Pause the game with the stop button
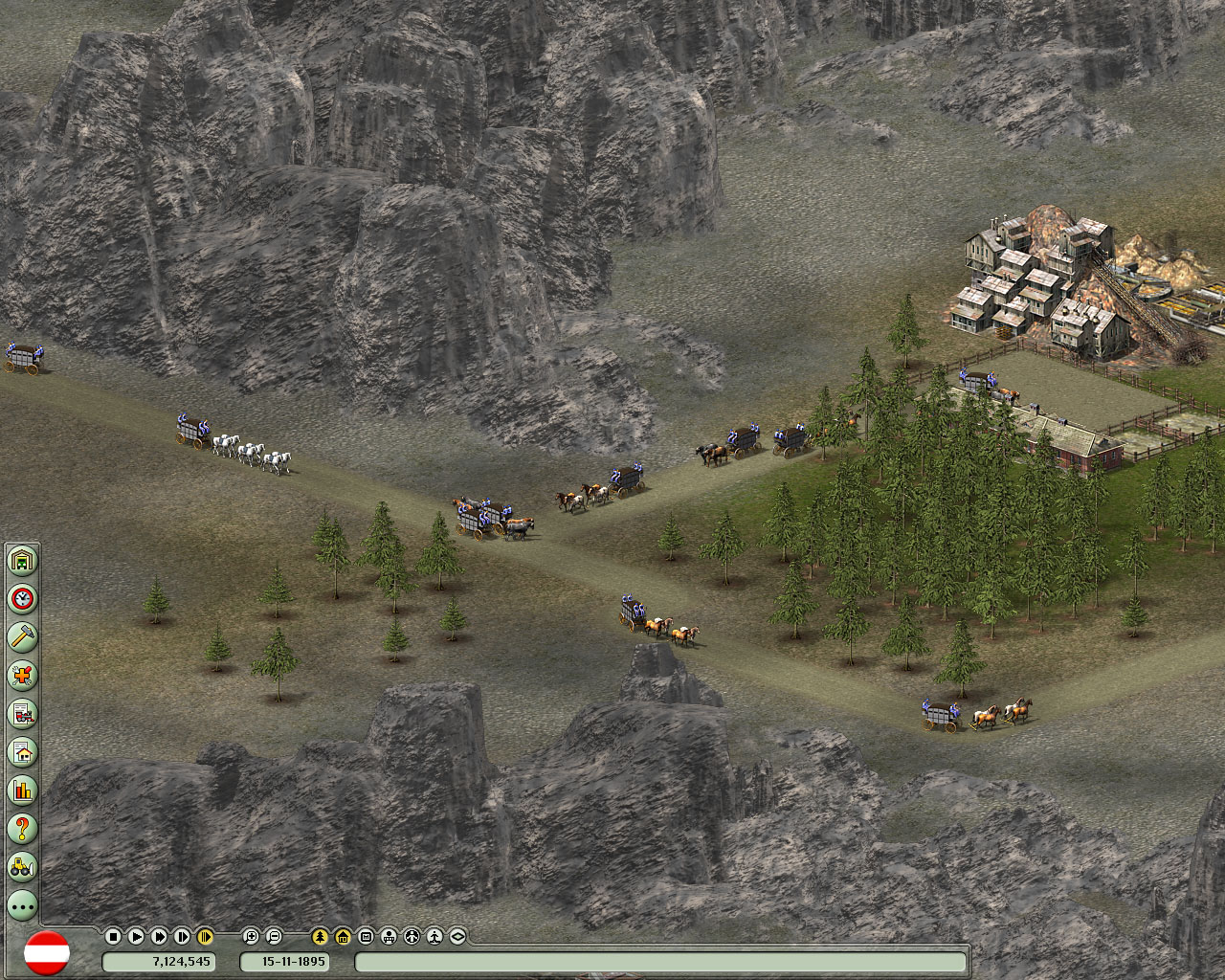1225x980 pixels. (x=113, y=936)
